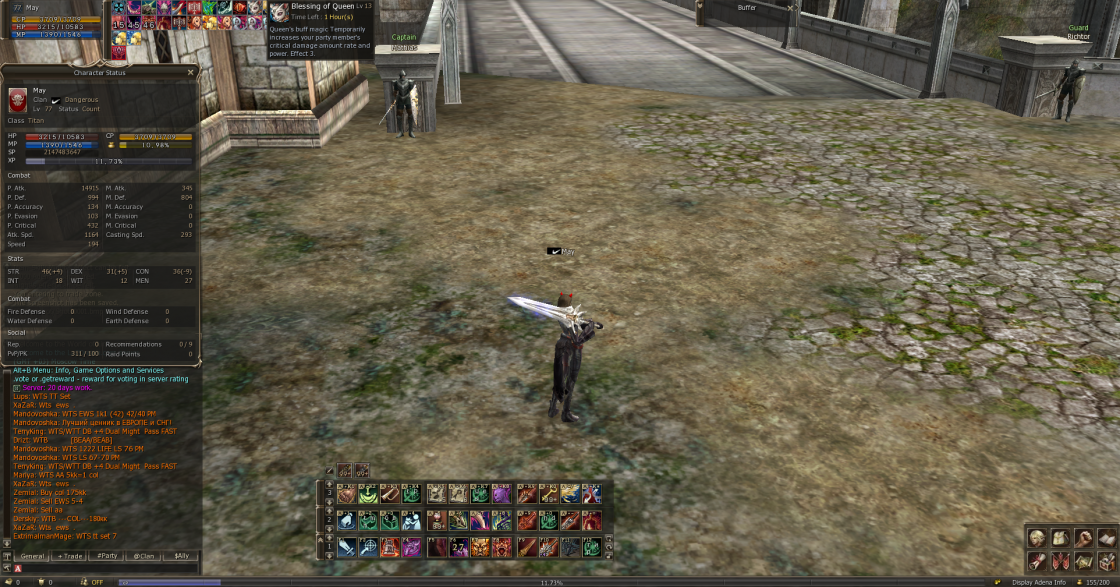This screenshot has height=587, width=1120.
Task: Select the #Party chat tab
Action: 106,555
